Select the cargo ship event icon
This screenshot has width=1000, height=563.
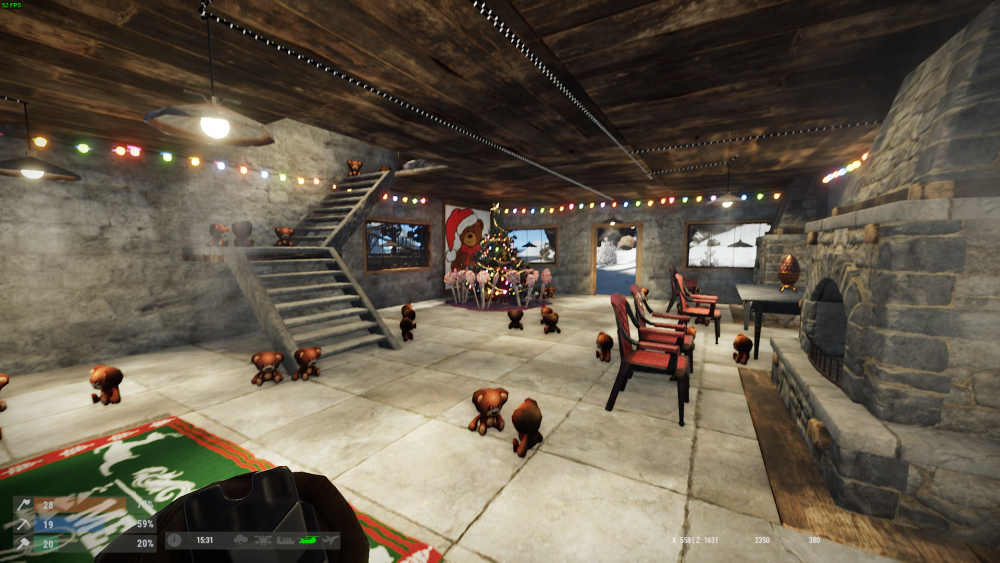[287, 540]
